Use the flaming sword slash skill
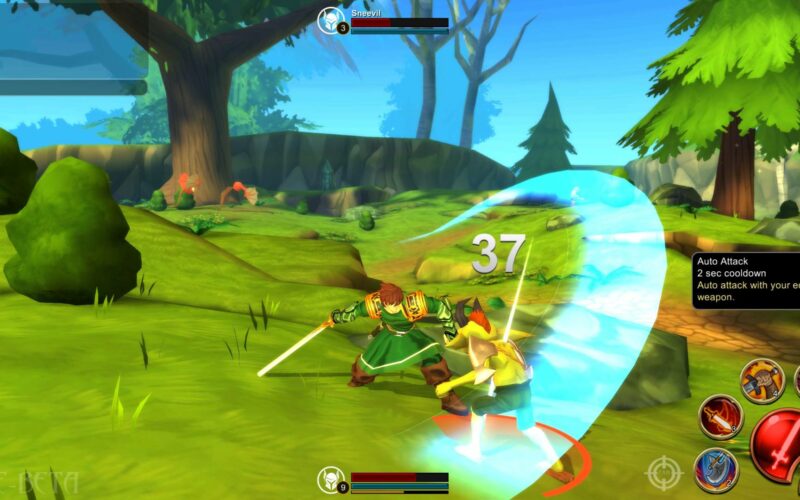 (x=719, y=416)
